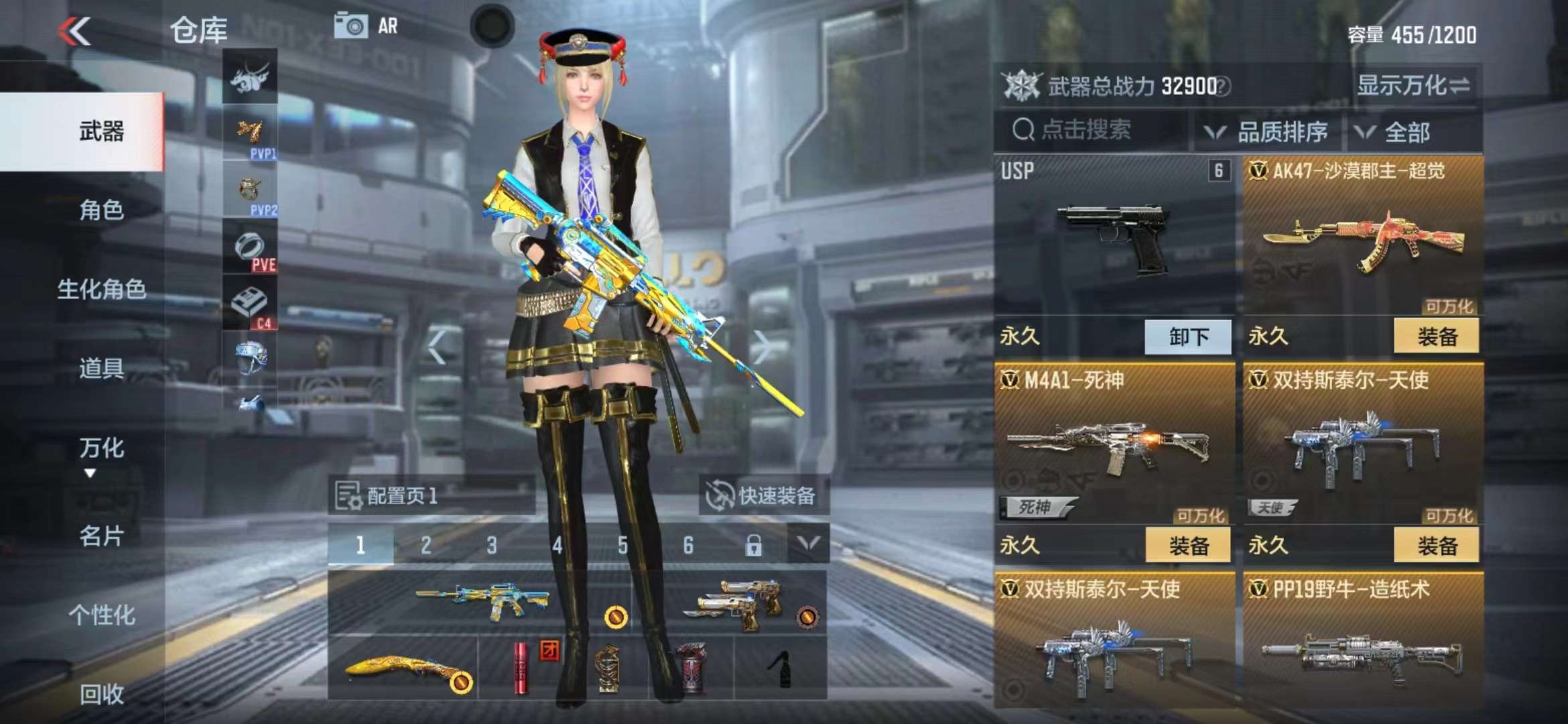1568x724 pixels.
Task: Launch the AR camera mode
Action: (367, 26)
